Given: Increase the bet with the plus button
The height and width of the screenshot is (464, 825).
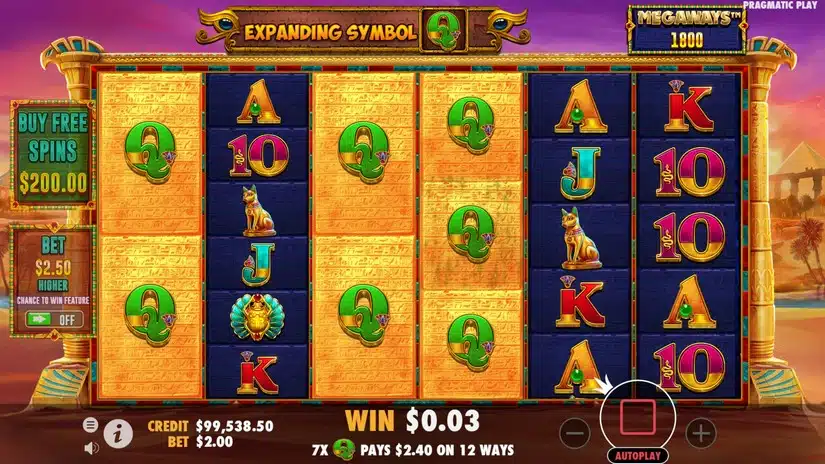Looking at the screenshot, I should [x=702, y=433].
